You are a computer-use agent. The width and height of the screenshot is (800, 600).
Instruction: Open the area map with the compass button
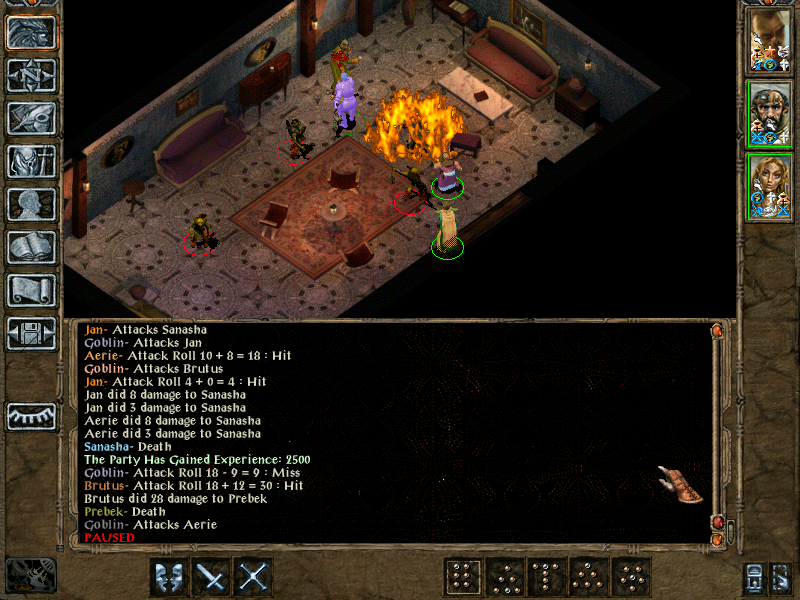pos(31,75)
